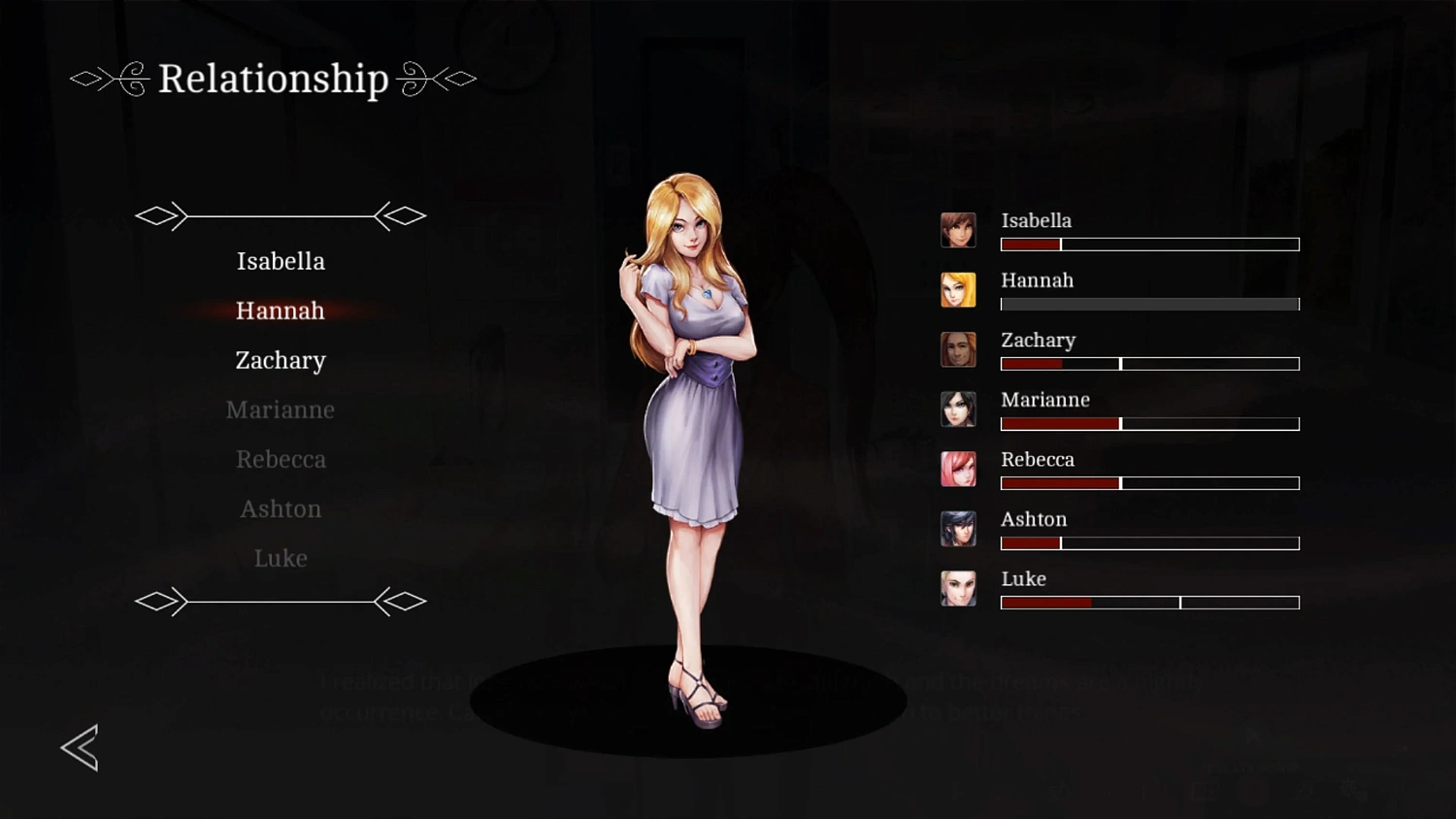This screenshot has width=1456, height=819.
Task: Choose Zachary from the name menu
Action: pos(280,360)
